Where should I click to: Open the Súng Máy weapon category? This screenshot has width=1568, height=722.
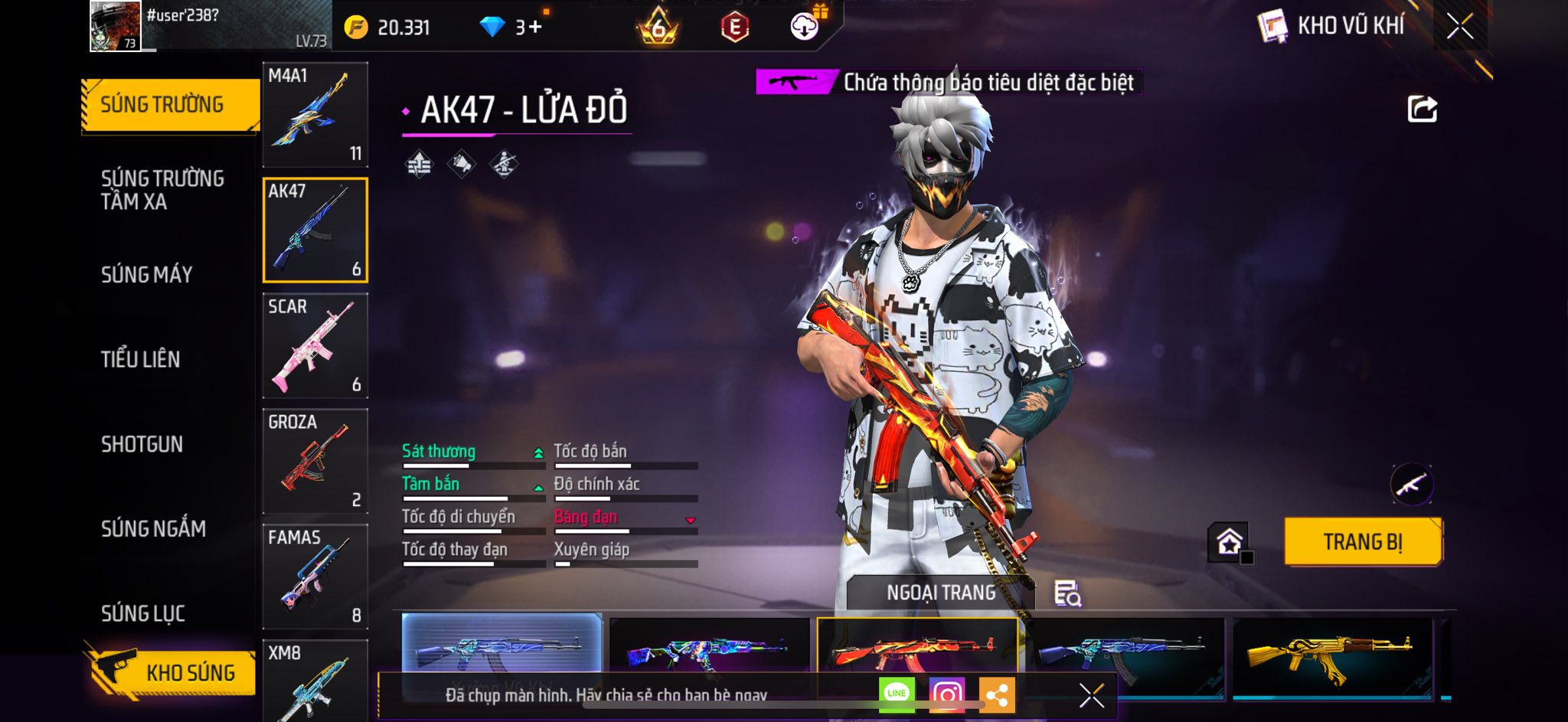[x=147, y=274]
